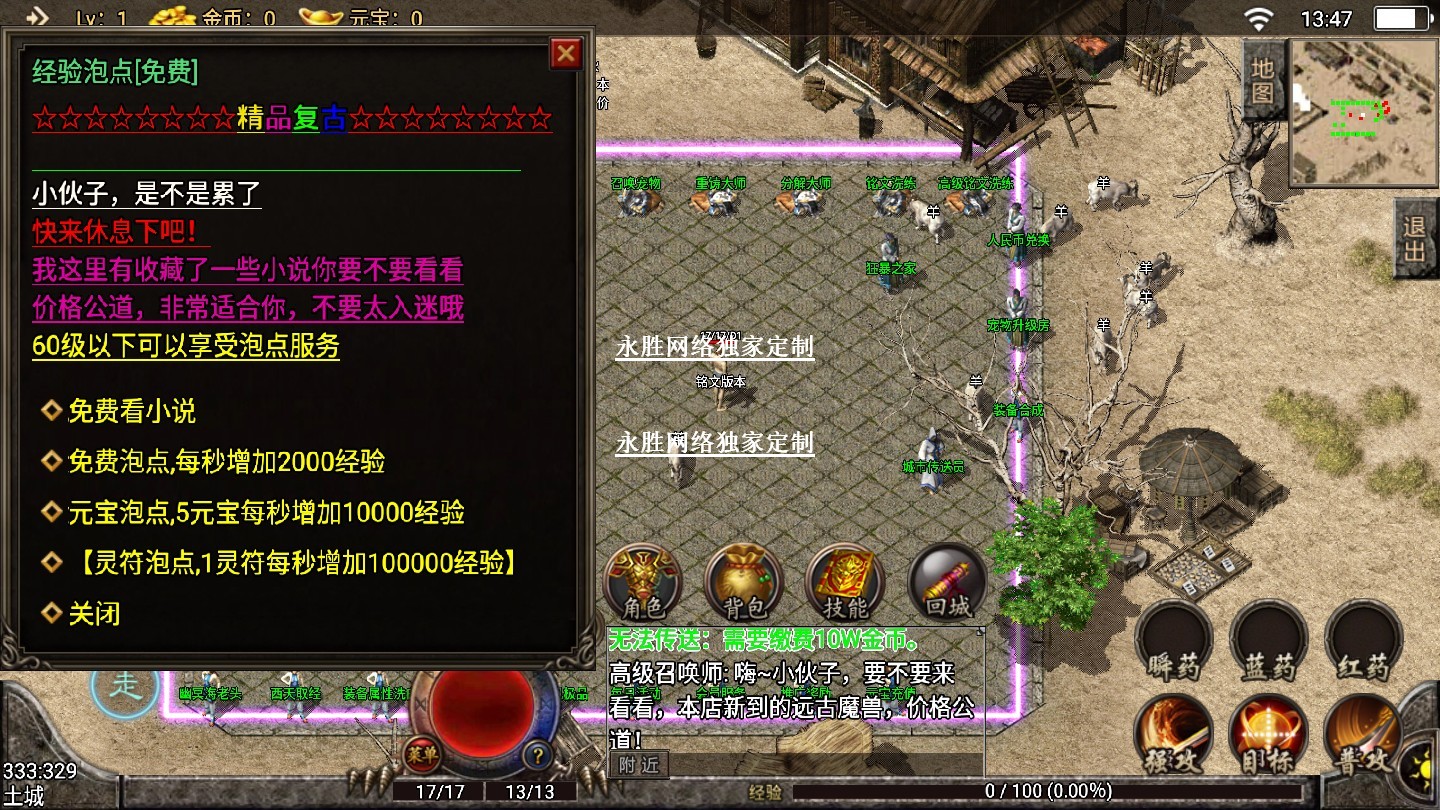Screen dimensions: 1440x810
Task: Click the 退出 exit button
Action: tap(1415, 238)
